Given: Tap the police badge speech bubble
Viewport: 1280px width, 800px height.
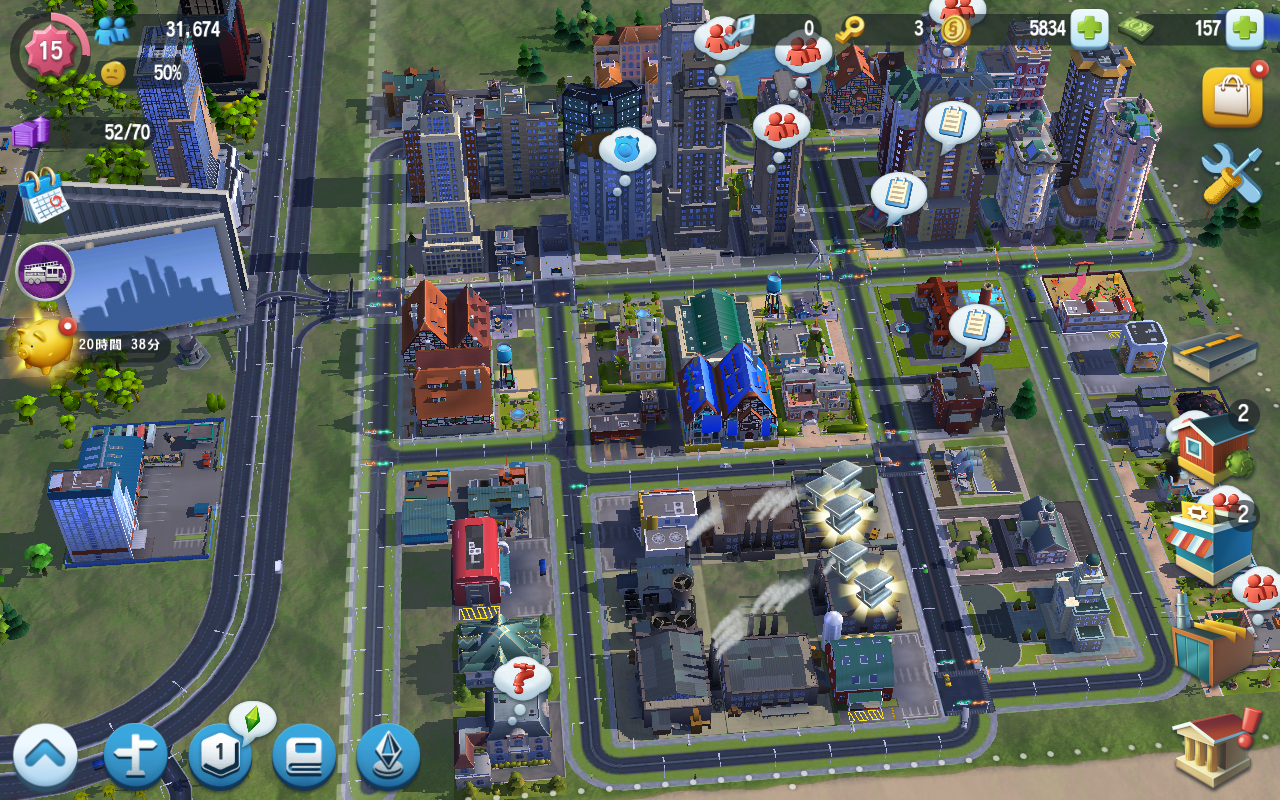Looking at the screenshot, I should (x=627, y=150).
